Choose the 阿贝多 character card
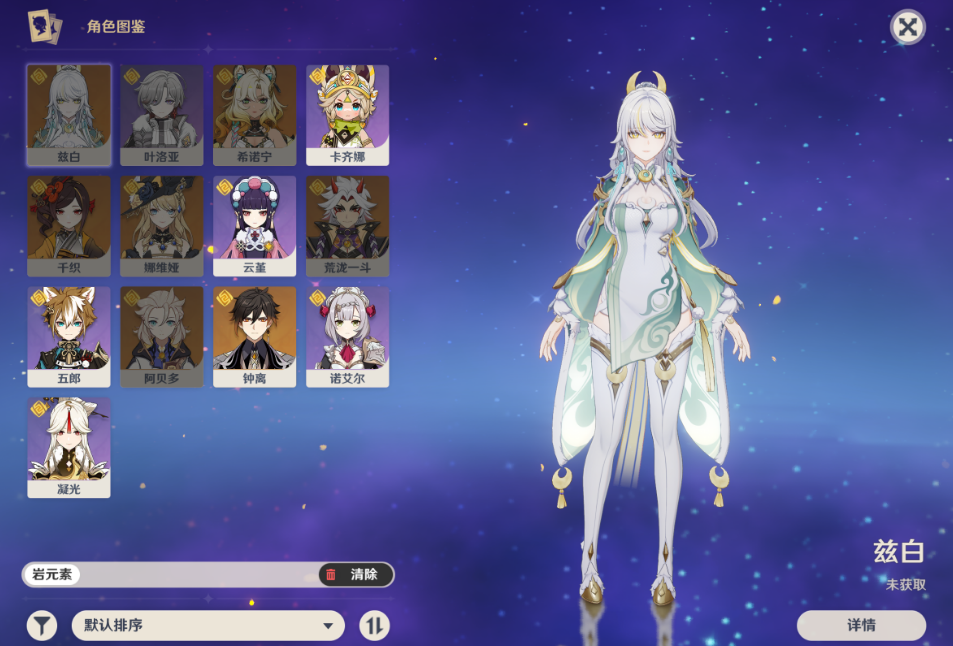The image size is (953, 646). click(162, 336)
